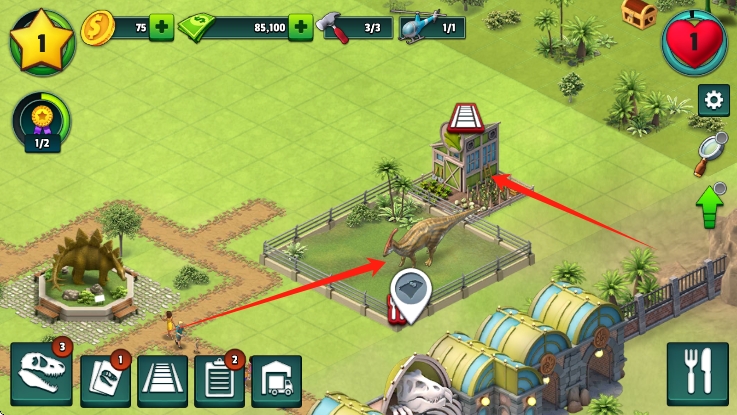Viewport: 737px width, 415px height.
Task: Tap the white pin marker over paddock
Action: (410, 288)
